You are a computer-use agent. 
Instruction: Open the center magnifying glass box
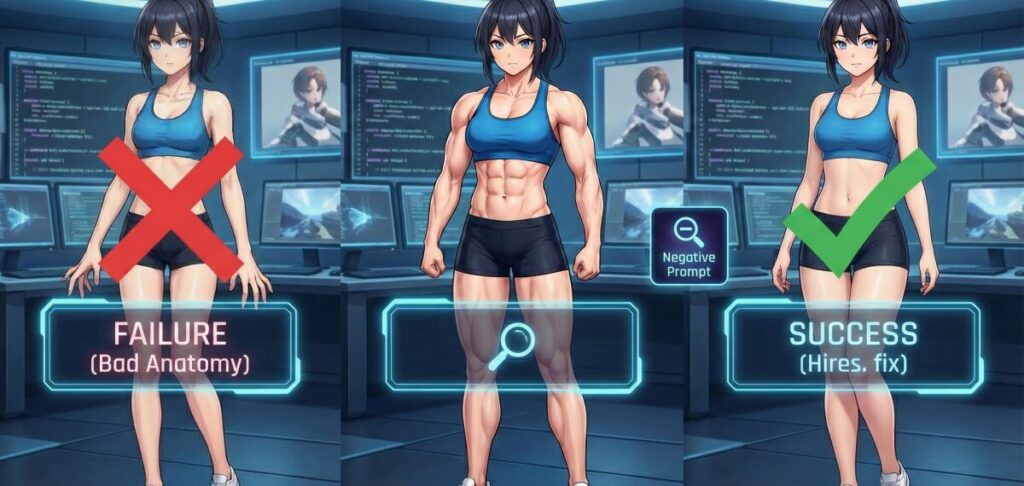coord(511,346)
